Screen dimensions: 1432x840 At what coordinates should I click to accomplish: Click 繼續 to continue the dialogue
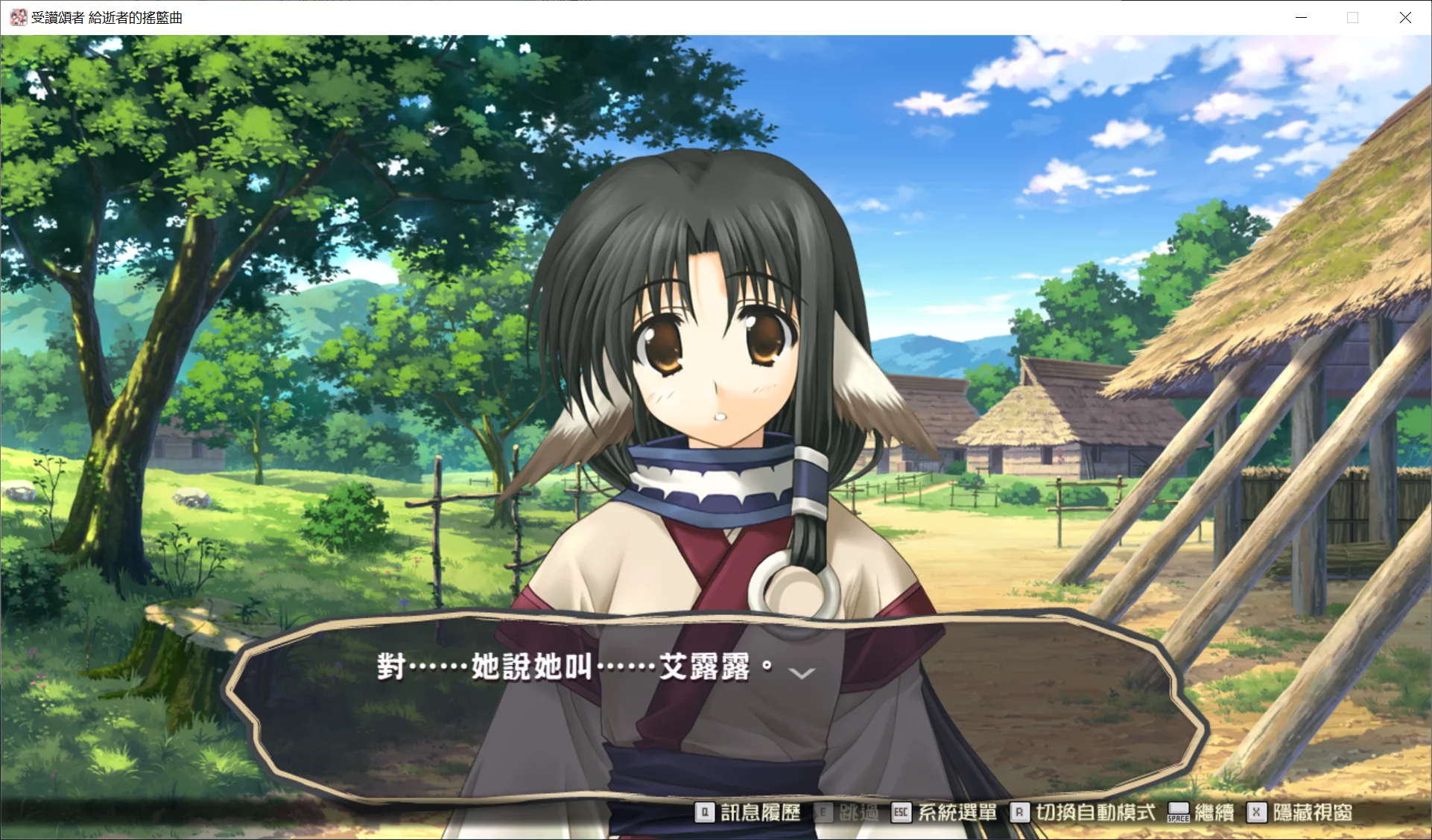(x=1201, y=812)
